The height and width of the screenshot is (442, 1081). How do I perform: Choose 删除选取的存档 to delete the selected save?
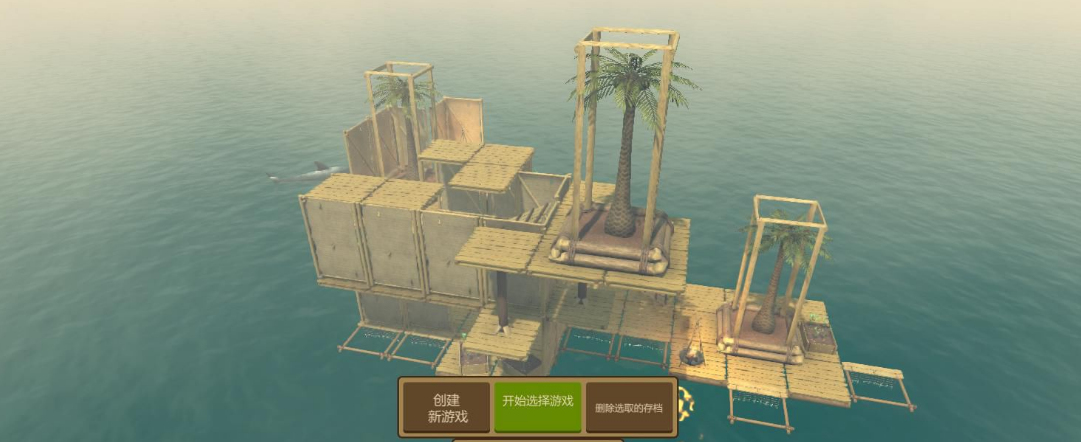[x=629, y=407]
